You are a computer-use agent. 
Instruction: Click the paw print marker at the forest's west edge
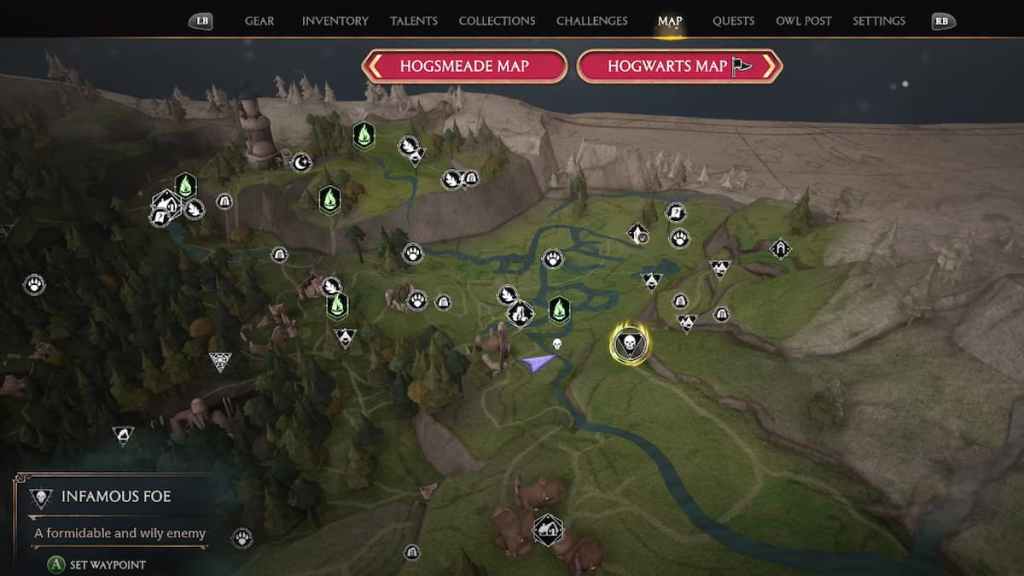pyautogui.click(x=35, y=285)
